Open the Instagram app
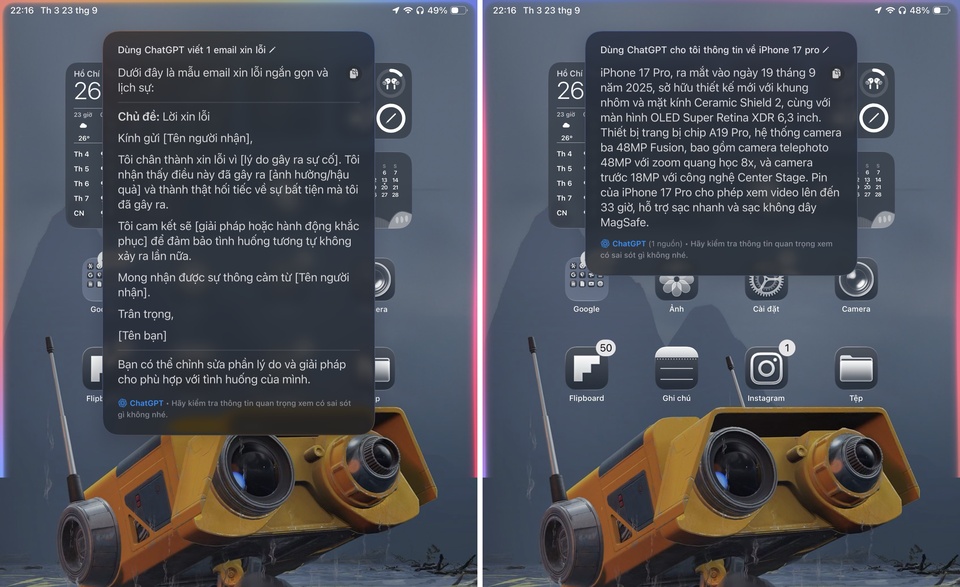960x587 pixels. pos(766,369)
